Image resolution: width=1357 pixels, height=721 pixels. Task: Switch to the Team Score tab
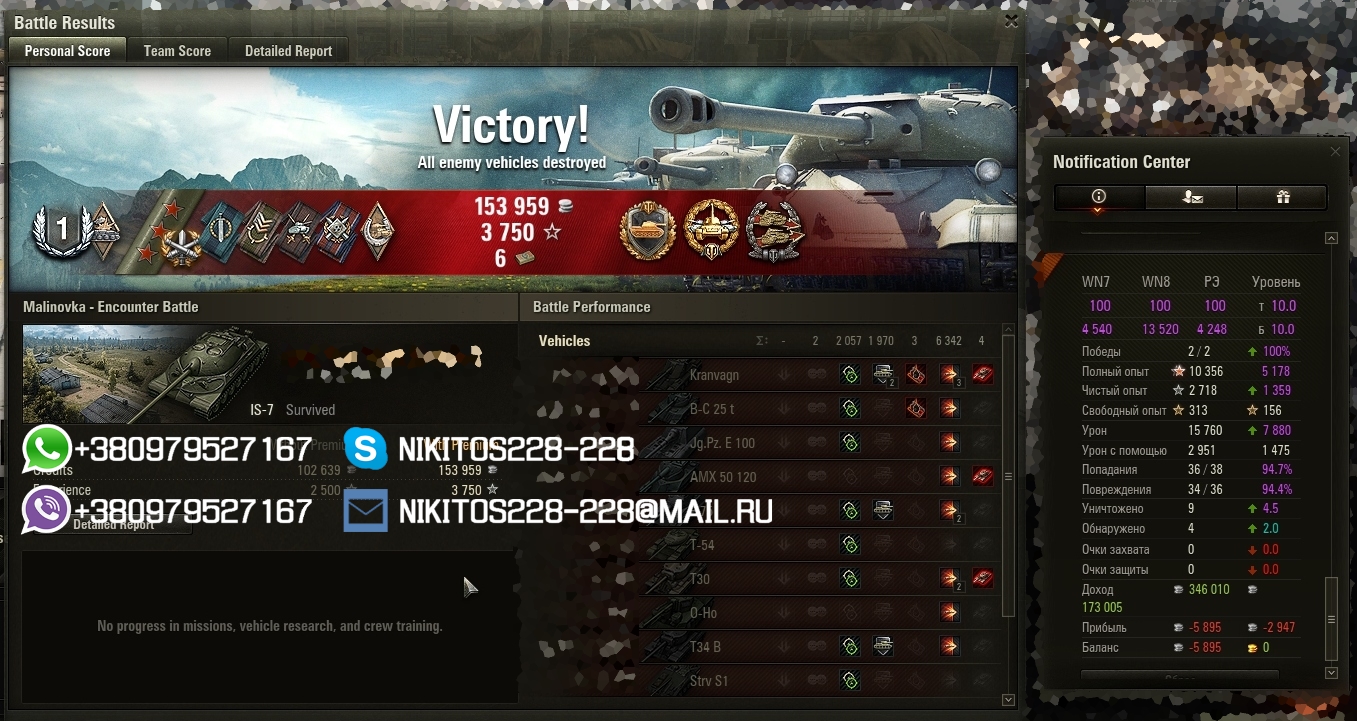click(x=177, y=51)
